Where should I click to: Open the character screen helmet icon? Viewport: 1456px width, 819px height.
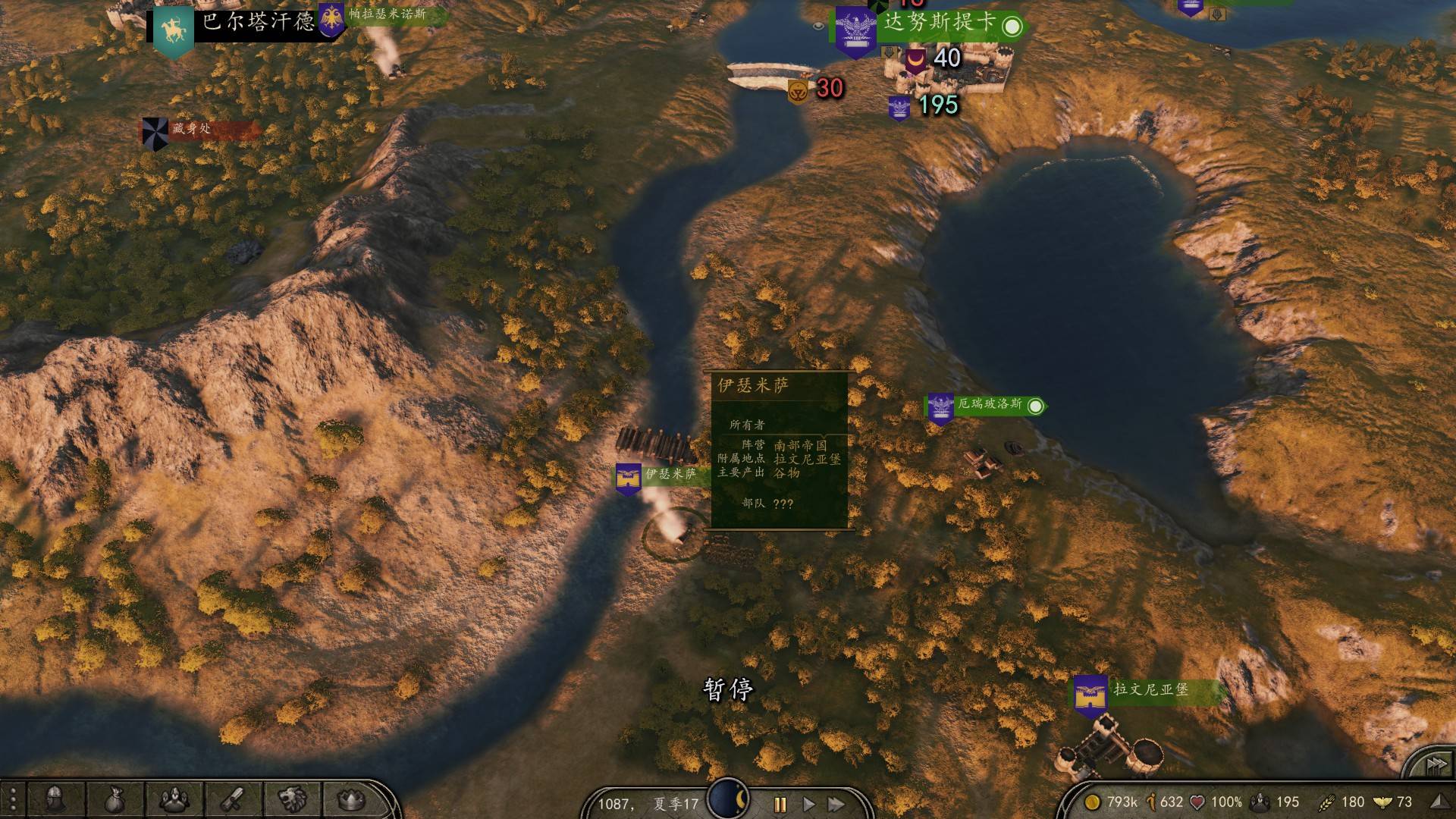(55, 799)
